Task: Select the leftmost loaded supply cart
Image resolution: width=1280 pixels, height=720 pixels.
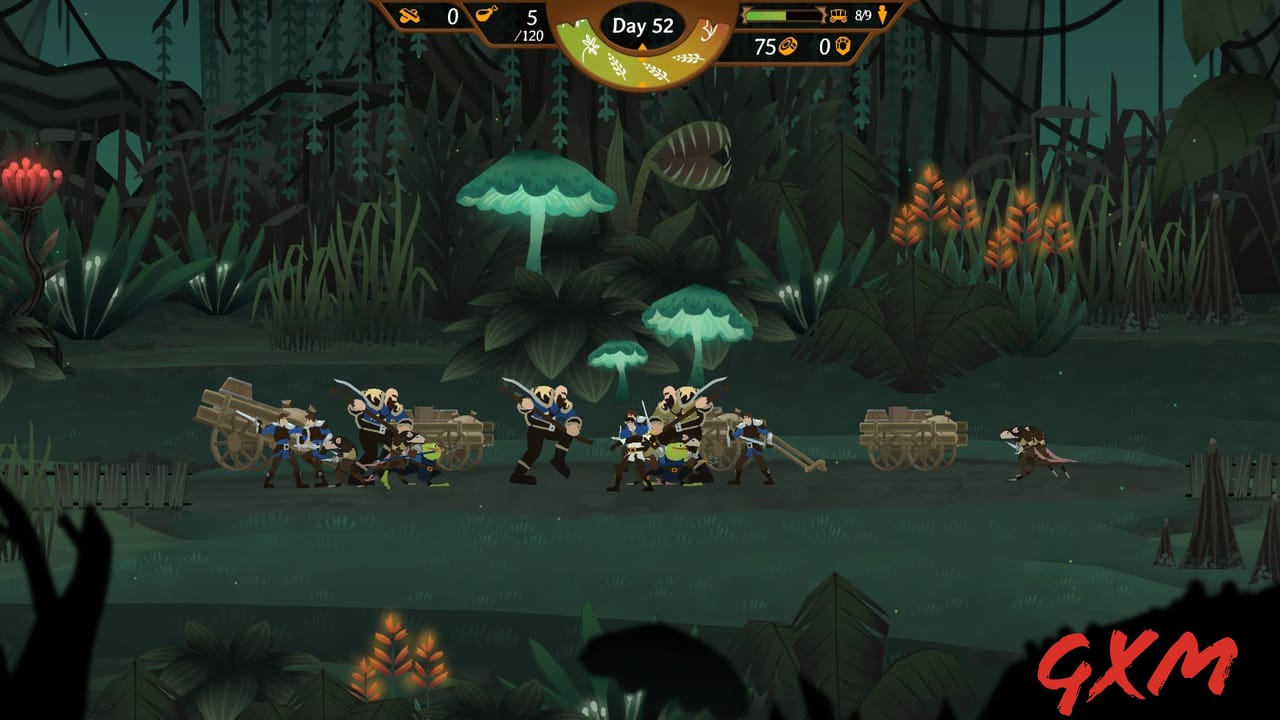Action: (235, 425)
